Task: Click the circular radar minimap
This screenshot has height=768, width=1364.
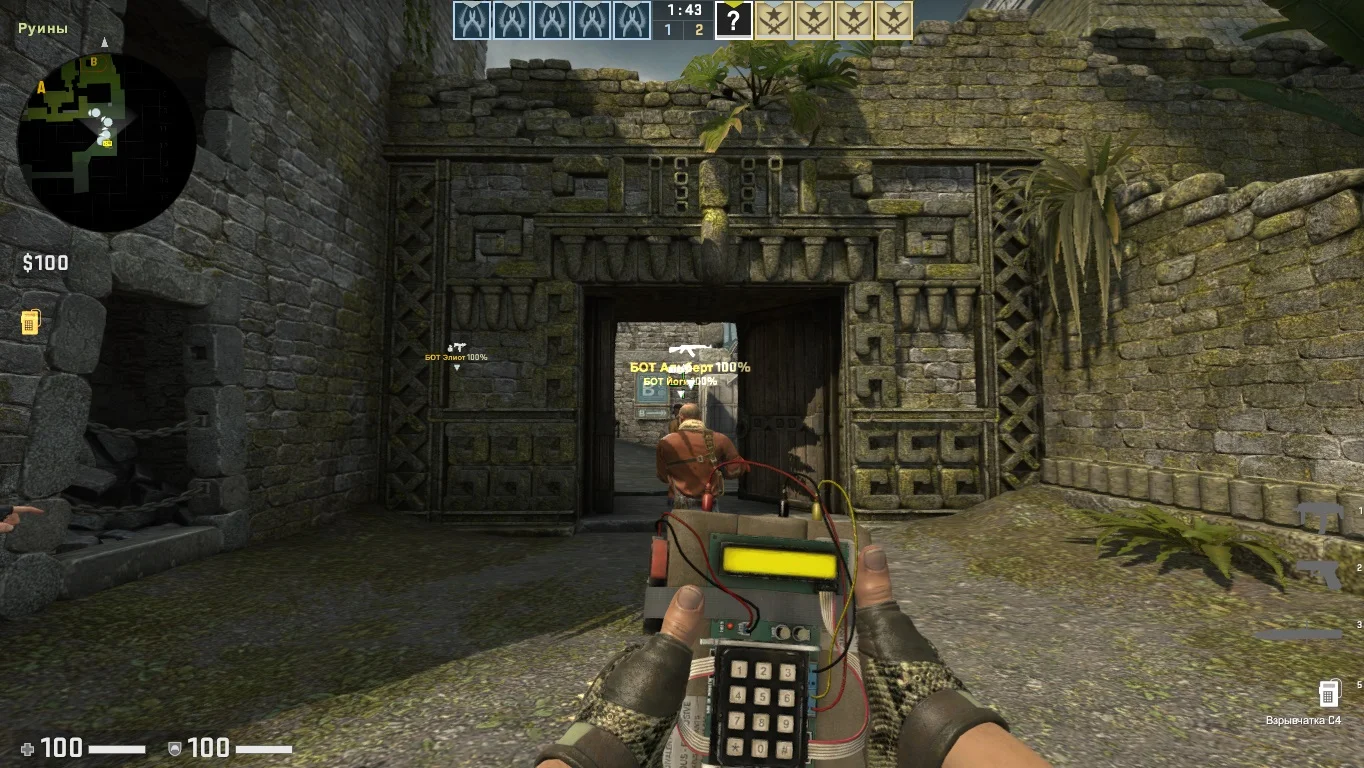Action: click(106, 142)
